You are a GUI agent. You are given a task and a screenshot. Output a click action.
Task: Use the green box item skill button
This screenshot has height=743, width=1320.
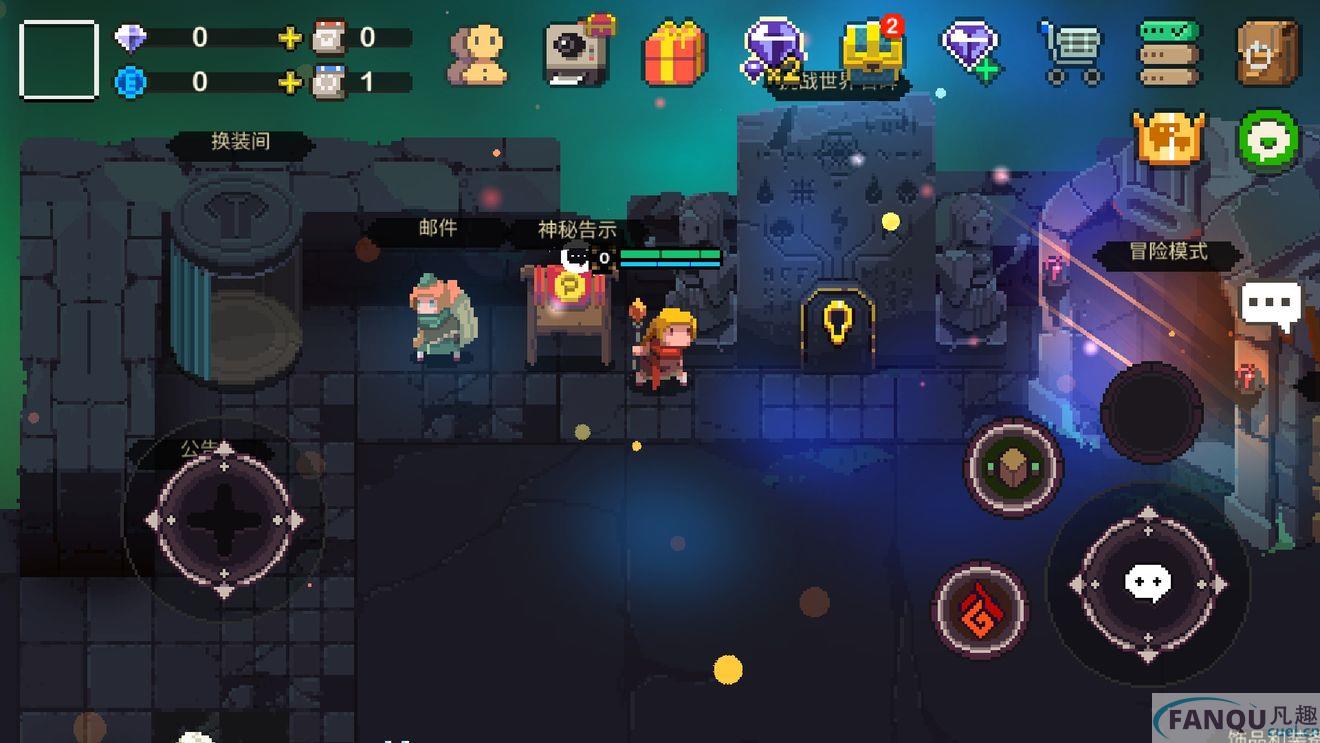point(1013,467)
